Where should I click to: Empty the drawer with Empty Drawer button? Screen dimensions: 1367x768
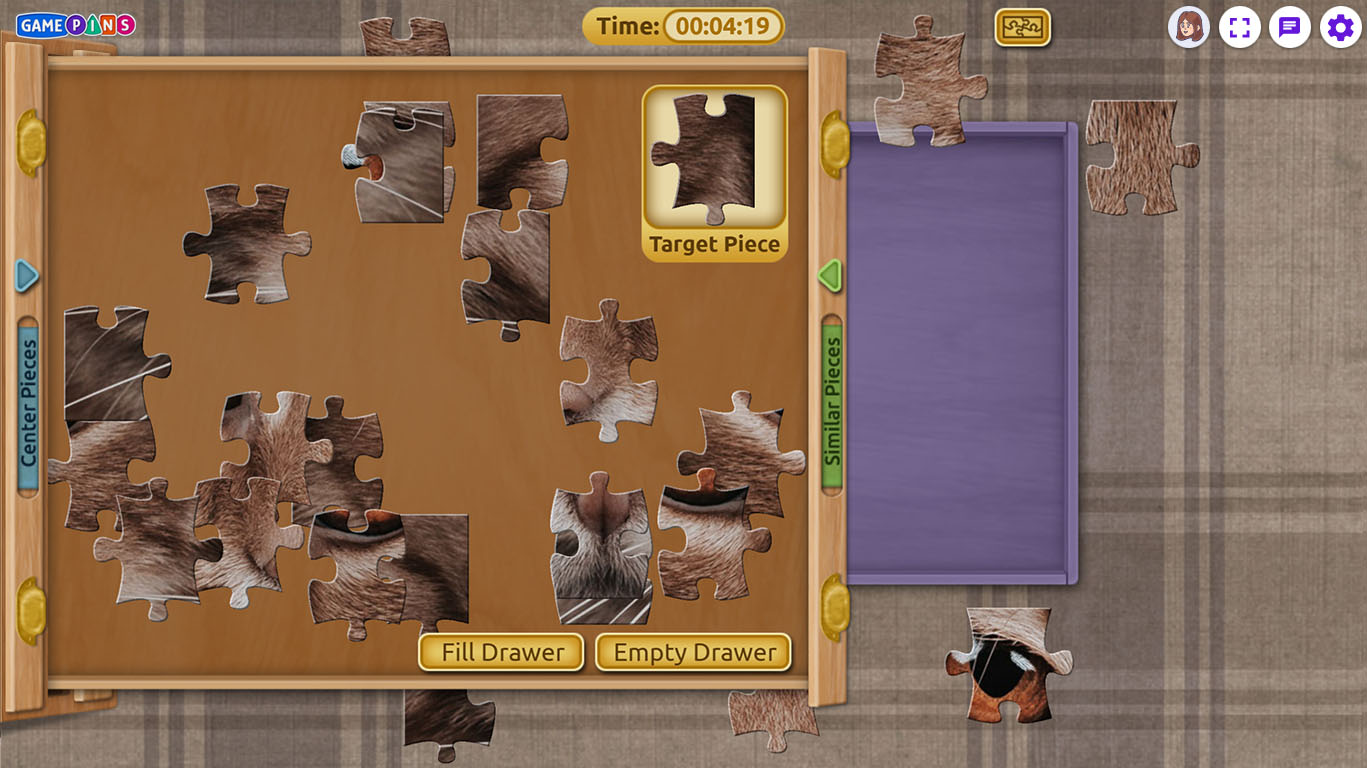[693, 652]
